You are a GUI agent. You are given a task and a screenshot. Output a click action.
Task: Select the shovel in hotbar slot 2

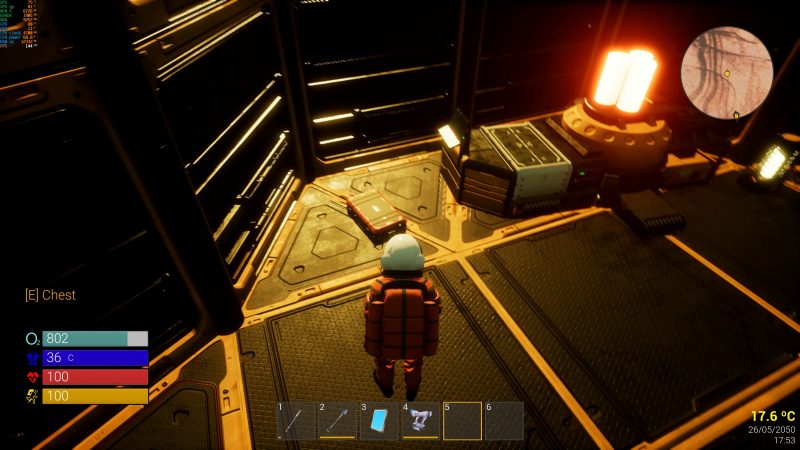(338, 421)
